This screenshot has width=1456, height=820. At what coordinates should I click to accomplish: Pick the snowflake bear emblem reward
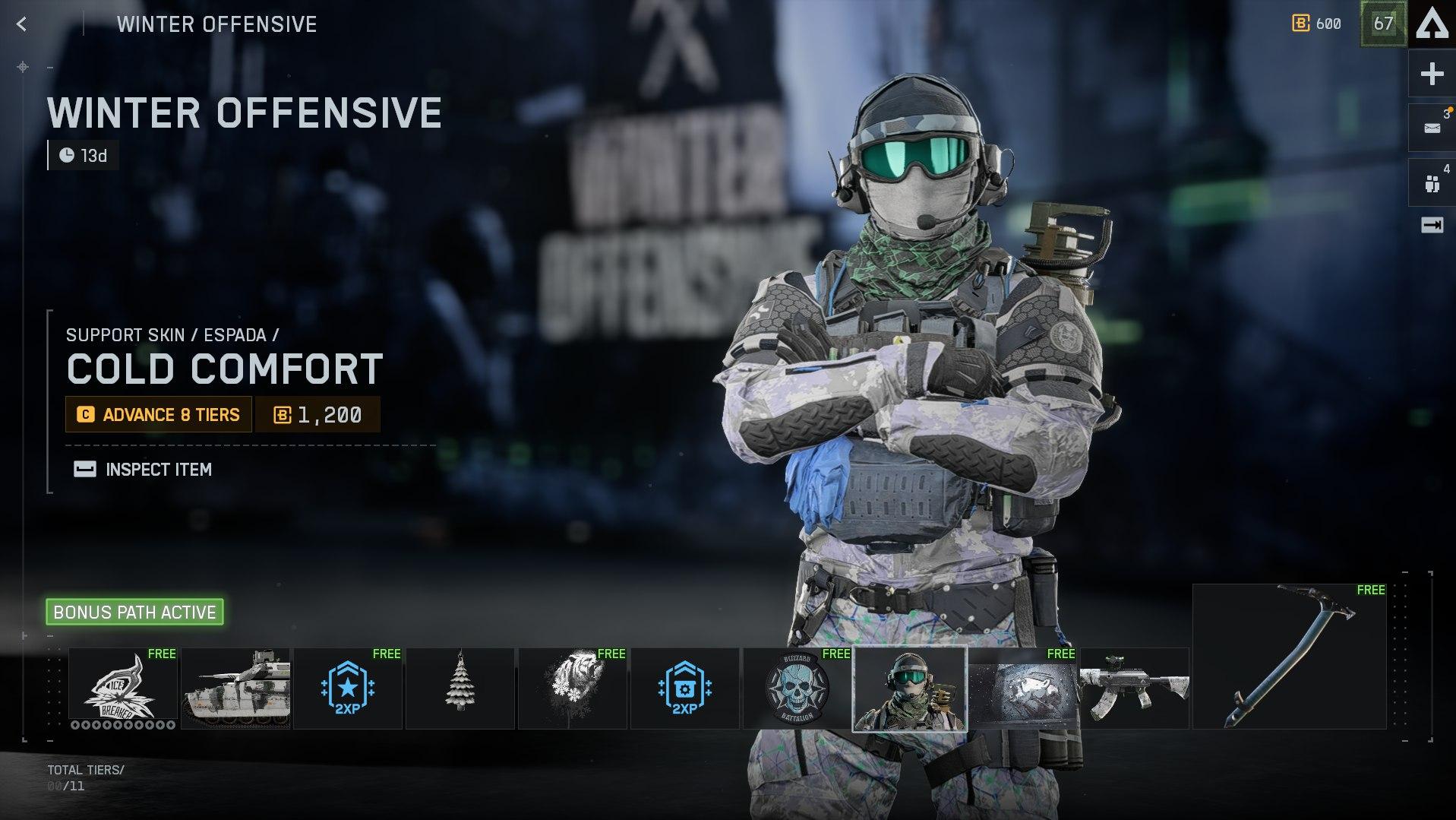(x=573, y=688)
